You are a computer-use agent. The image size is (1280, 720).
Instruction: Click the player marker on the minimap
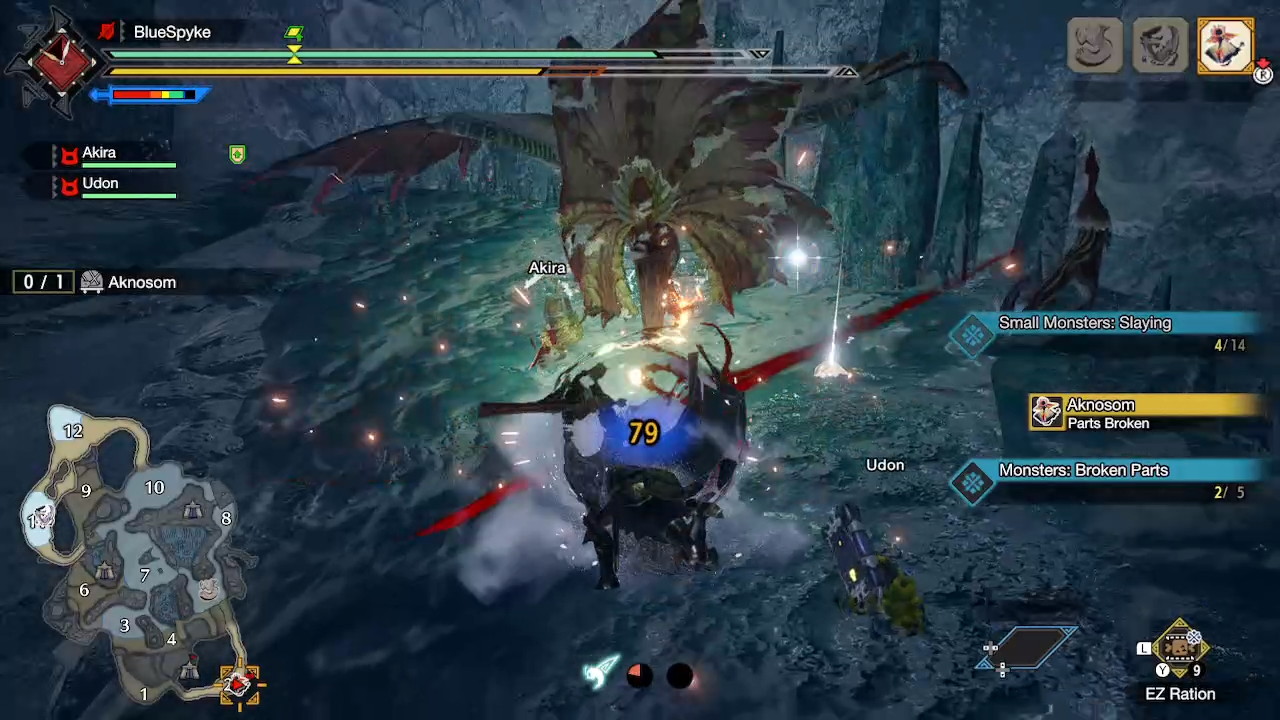(x=238, y=684)
